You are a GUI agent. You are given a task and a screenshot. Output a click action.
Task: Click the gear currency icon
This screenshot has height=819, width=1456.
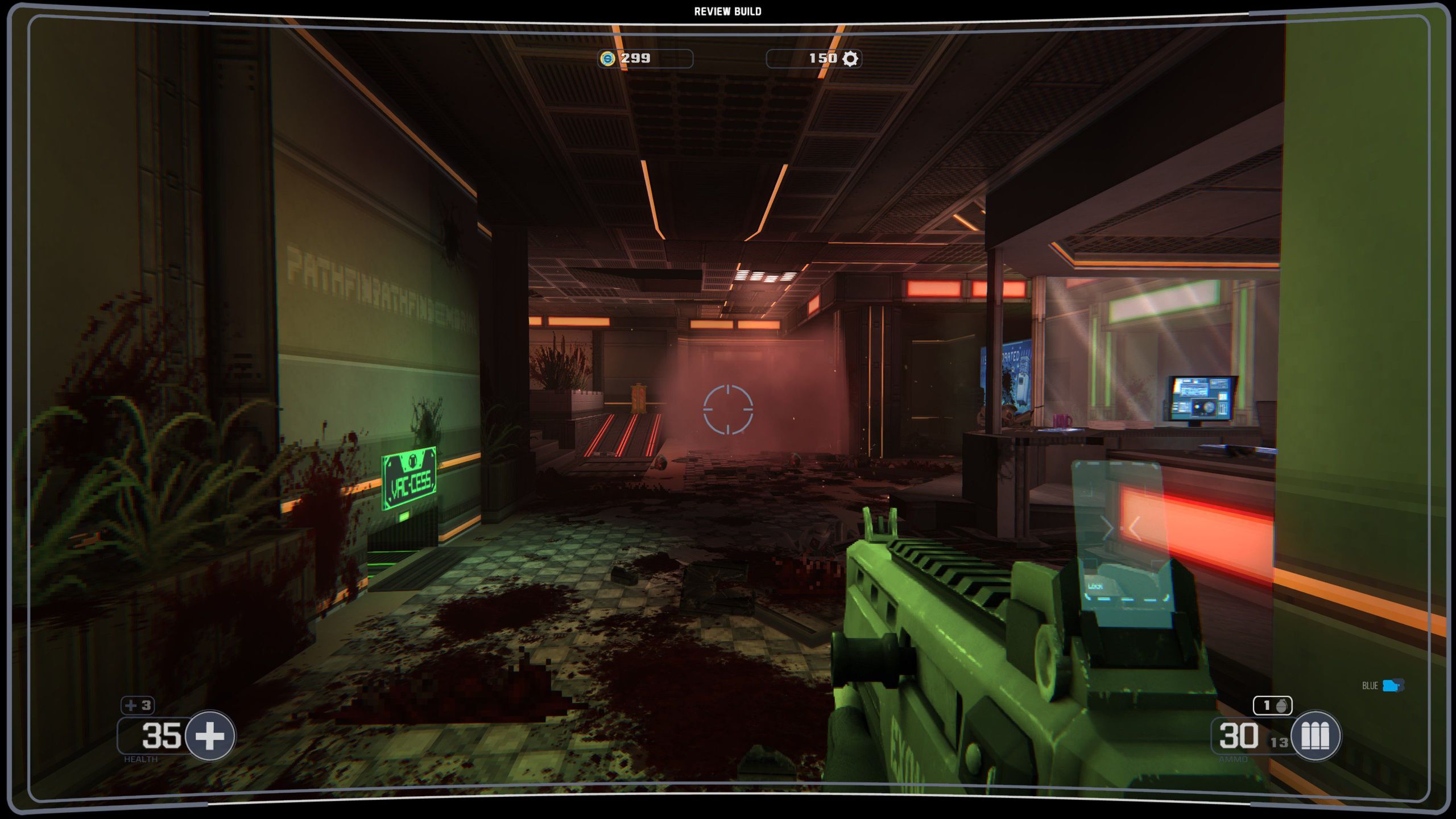(850, 59)
